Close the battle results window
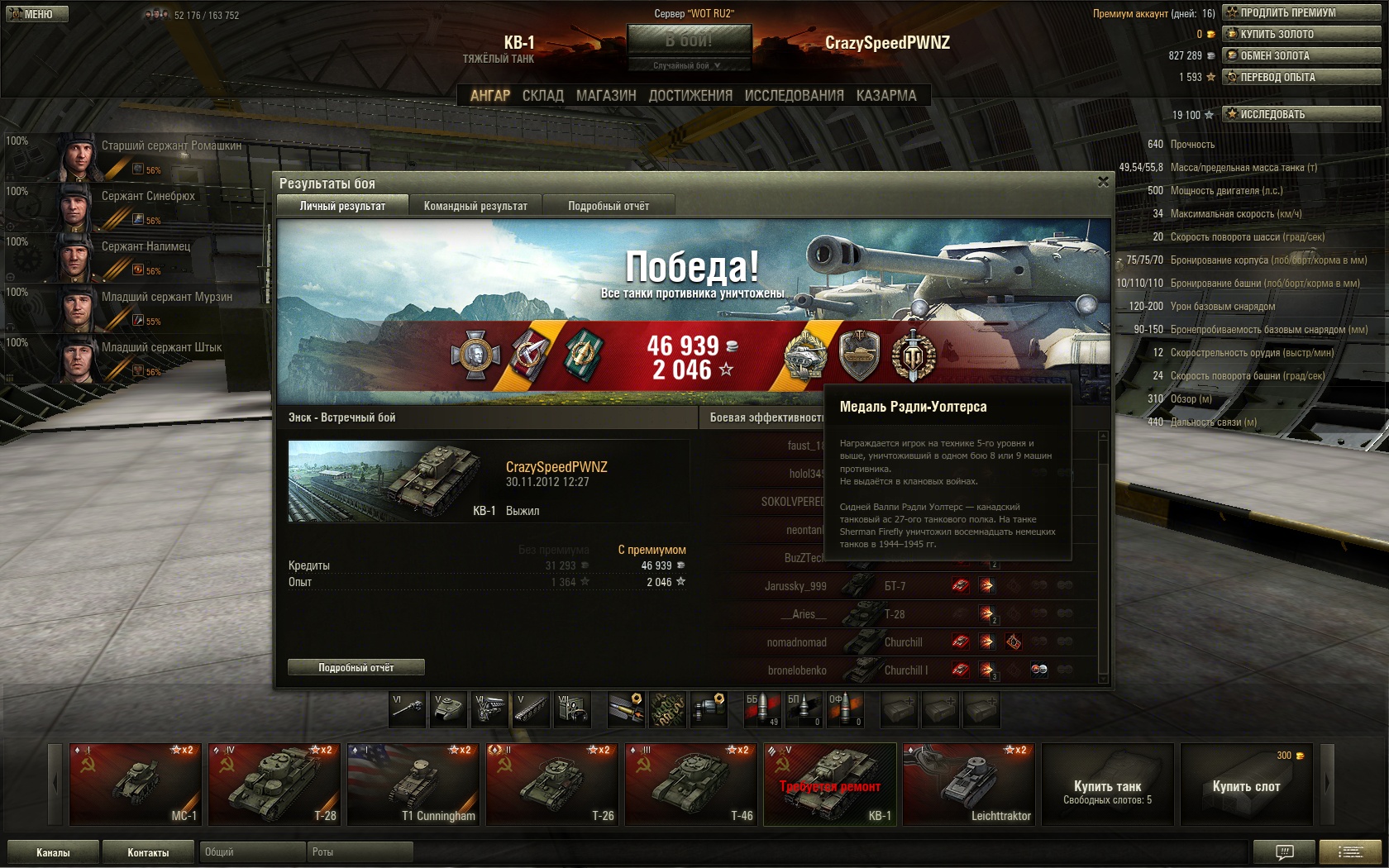The image size is (1389, 868). click(x=1103, y=182)
